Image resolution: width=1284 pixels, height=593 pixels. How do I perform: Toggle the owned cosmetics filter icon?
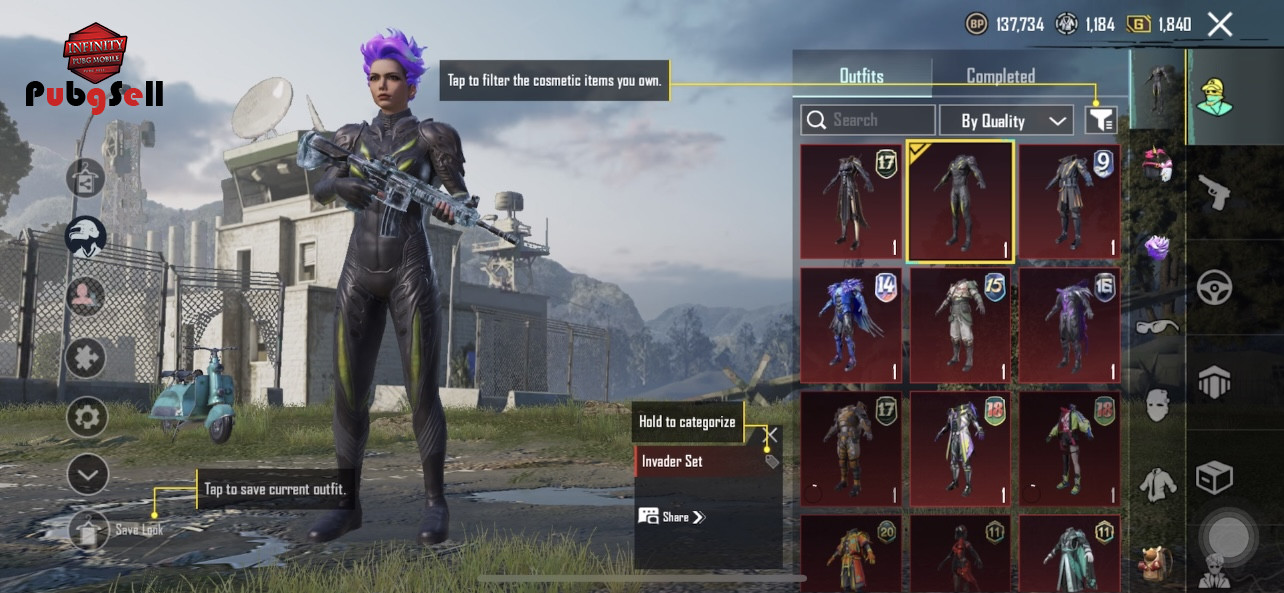pyautogui.click(x=1100, y=120)
